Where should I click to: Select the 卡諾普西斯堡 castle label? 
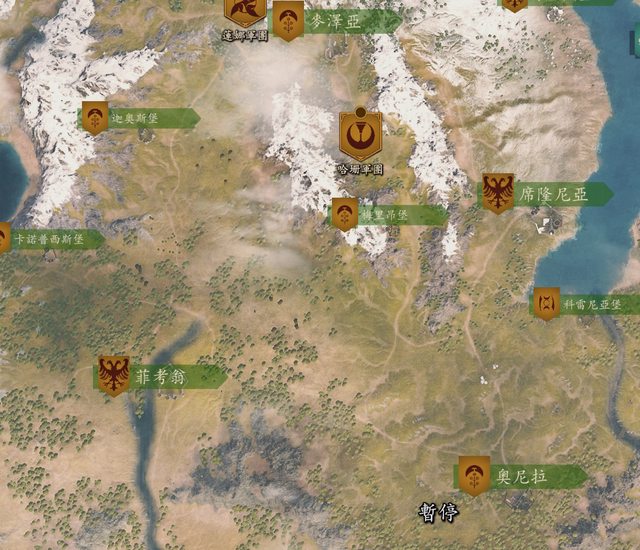pos(50,240)
